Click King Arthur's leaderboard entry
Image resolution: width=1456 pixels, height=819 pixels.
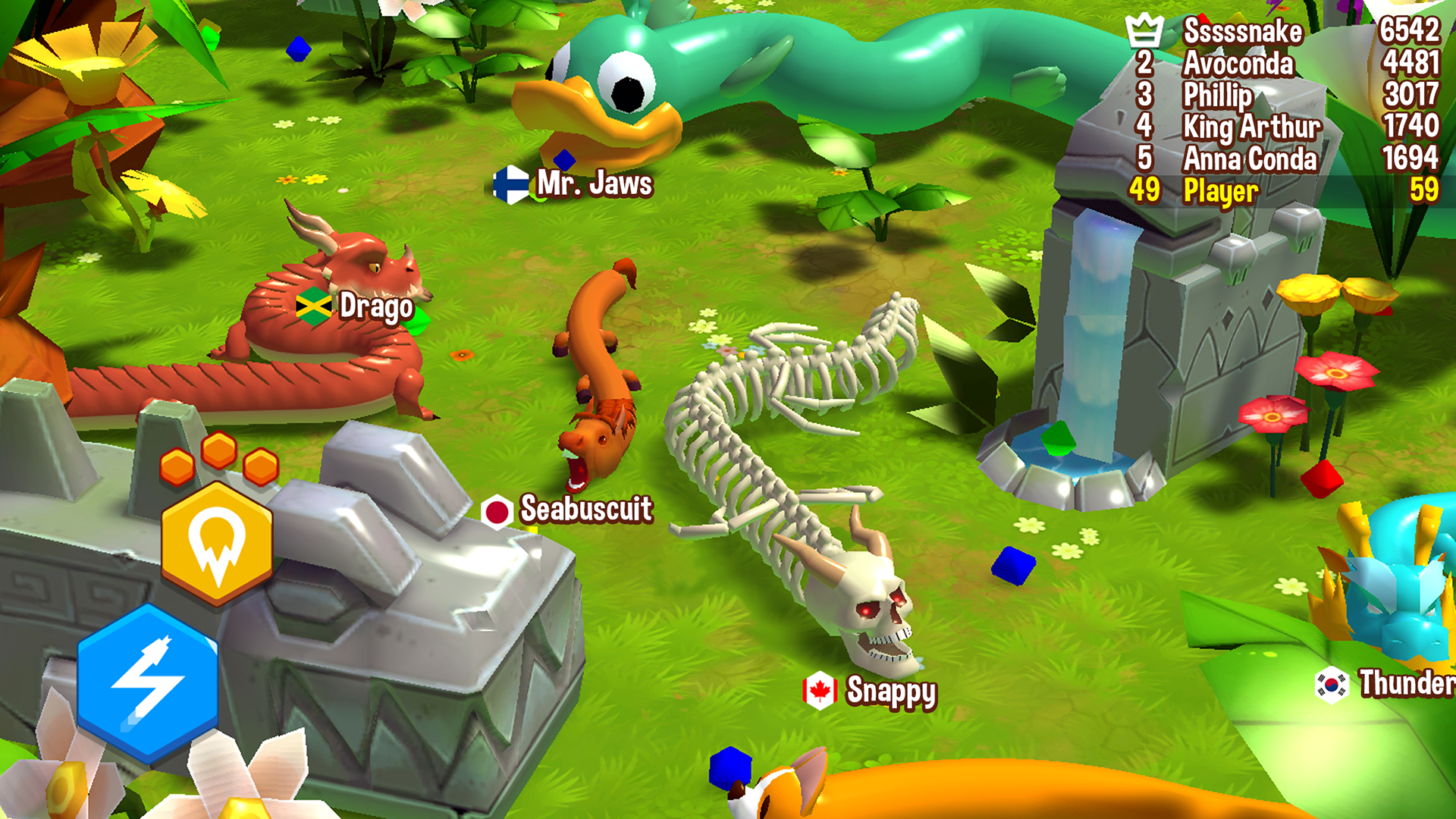pos(1251,127)
